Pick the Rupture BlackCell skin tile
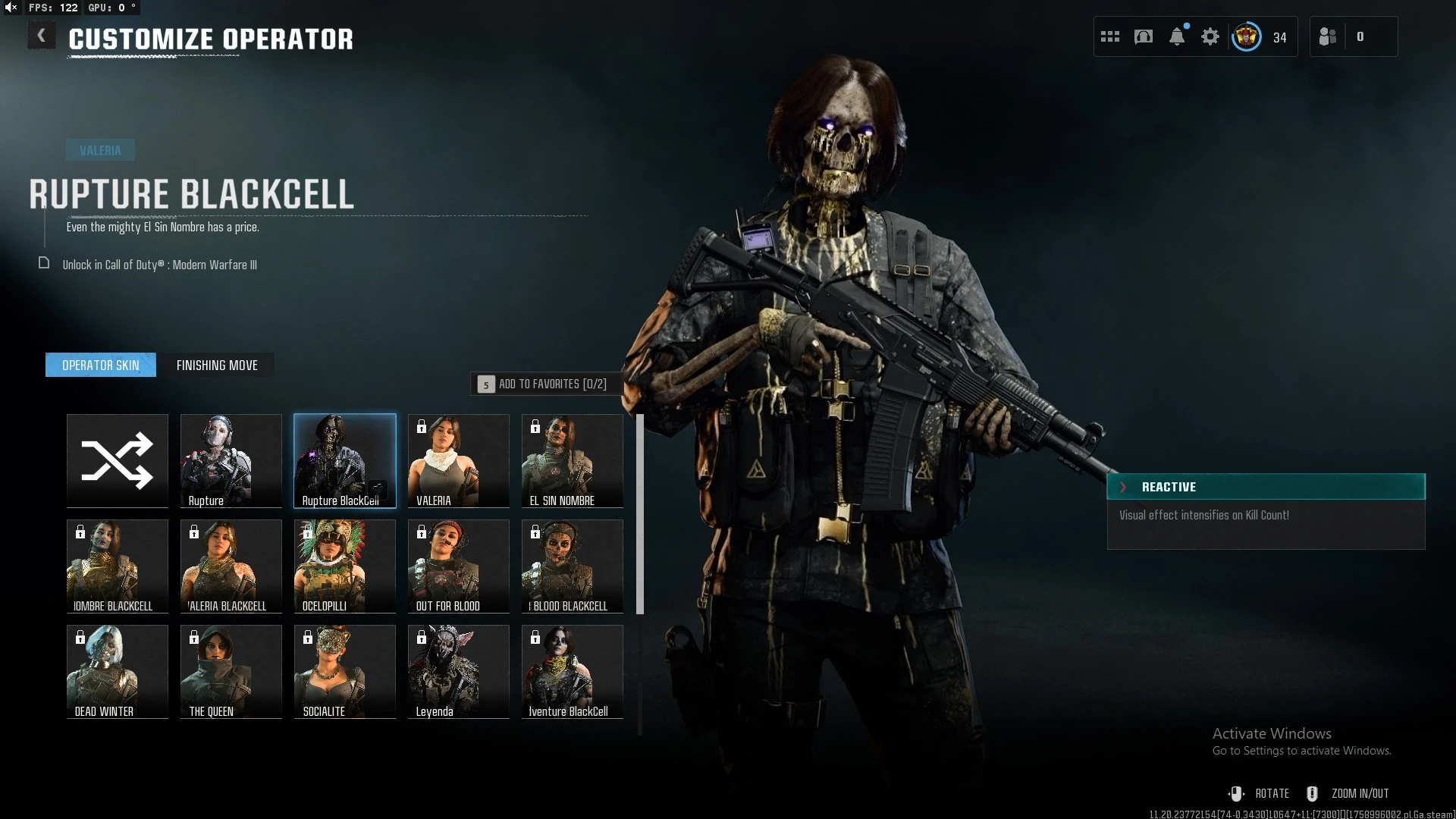Screen dimensions: 1456x819 pos(345,460)
